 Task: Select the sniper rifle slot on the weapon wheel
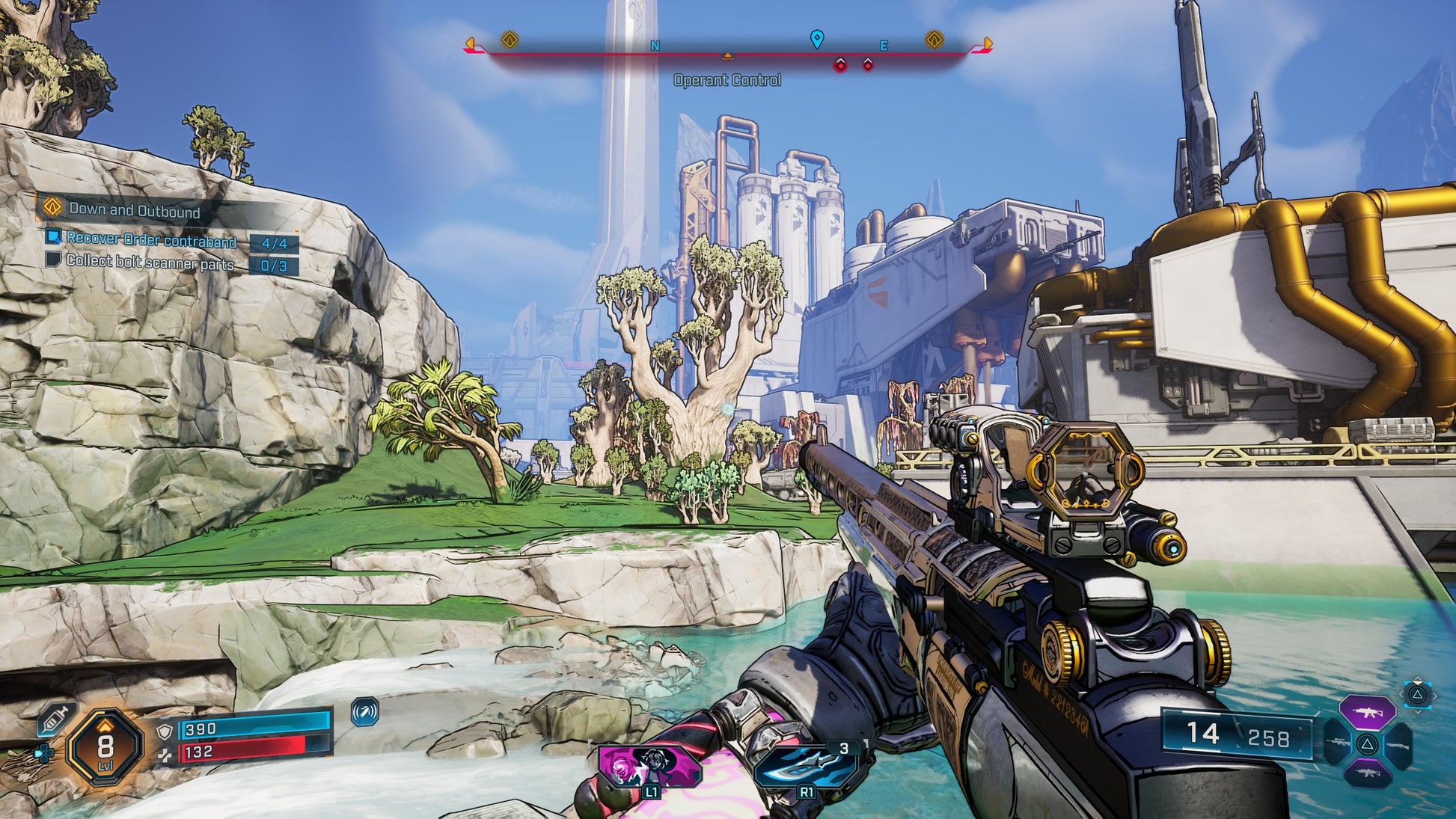coord(1337,743)
